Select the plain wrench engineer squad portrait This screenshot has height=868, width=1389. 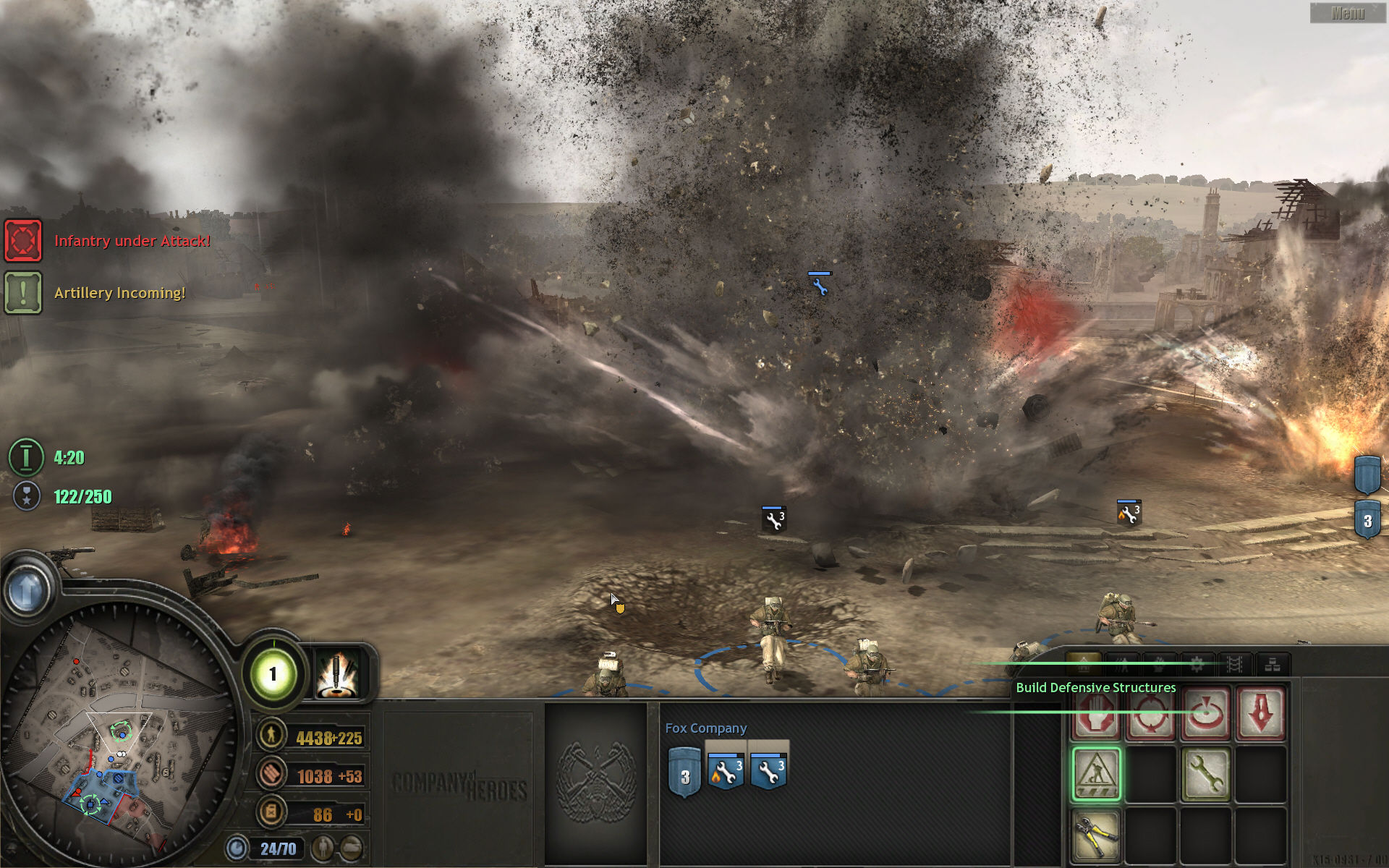click(768, 771)
